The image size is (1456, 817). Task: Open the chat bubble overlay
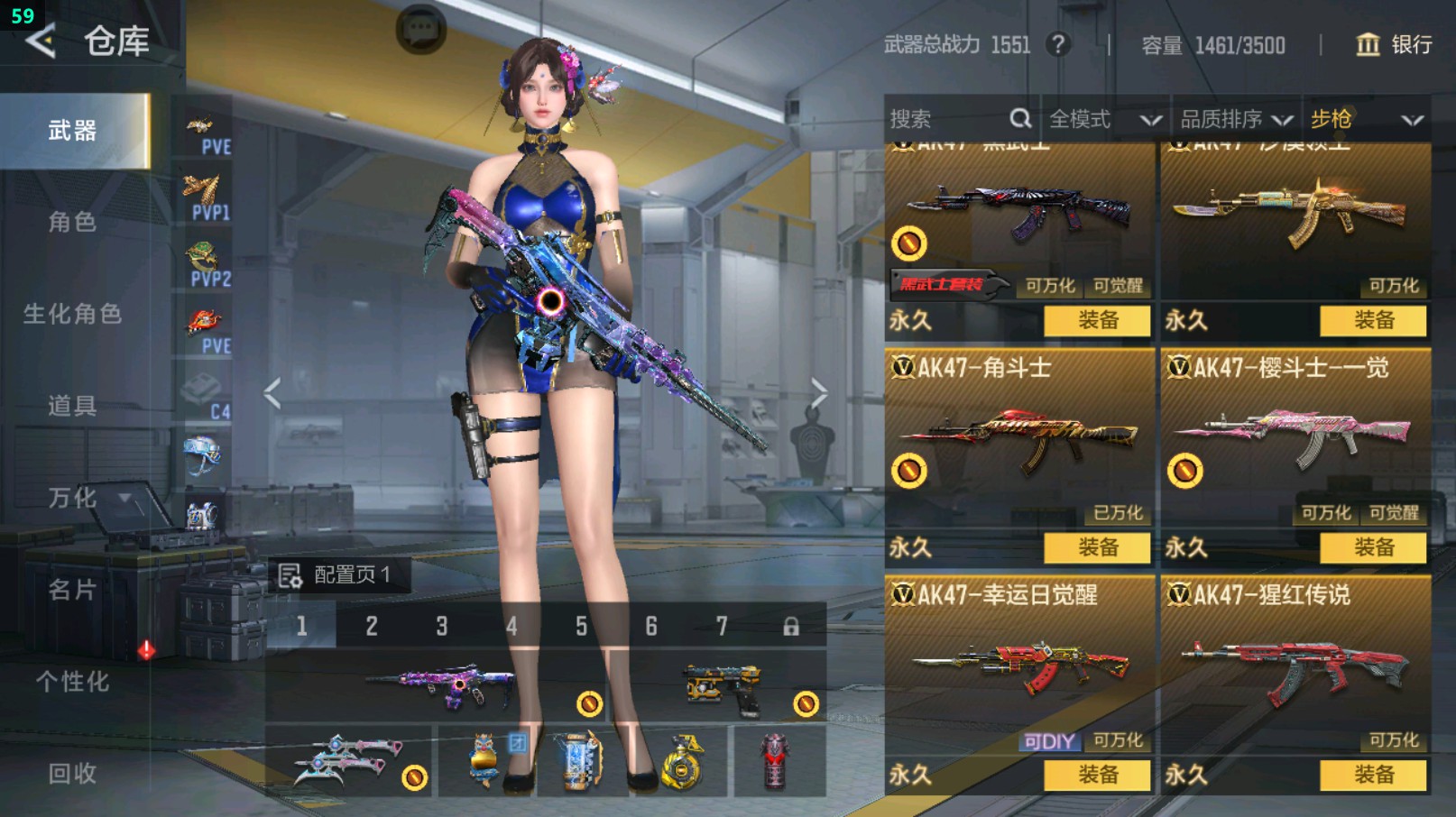[x=420, y=30]
